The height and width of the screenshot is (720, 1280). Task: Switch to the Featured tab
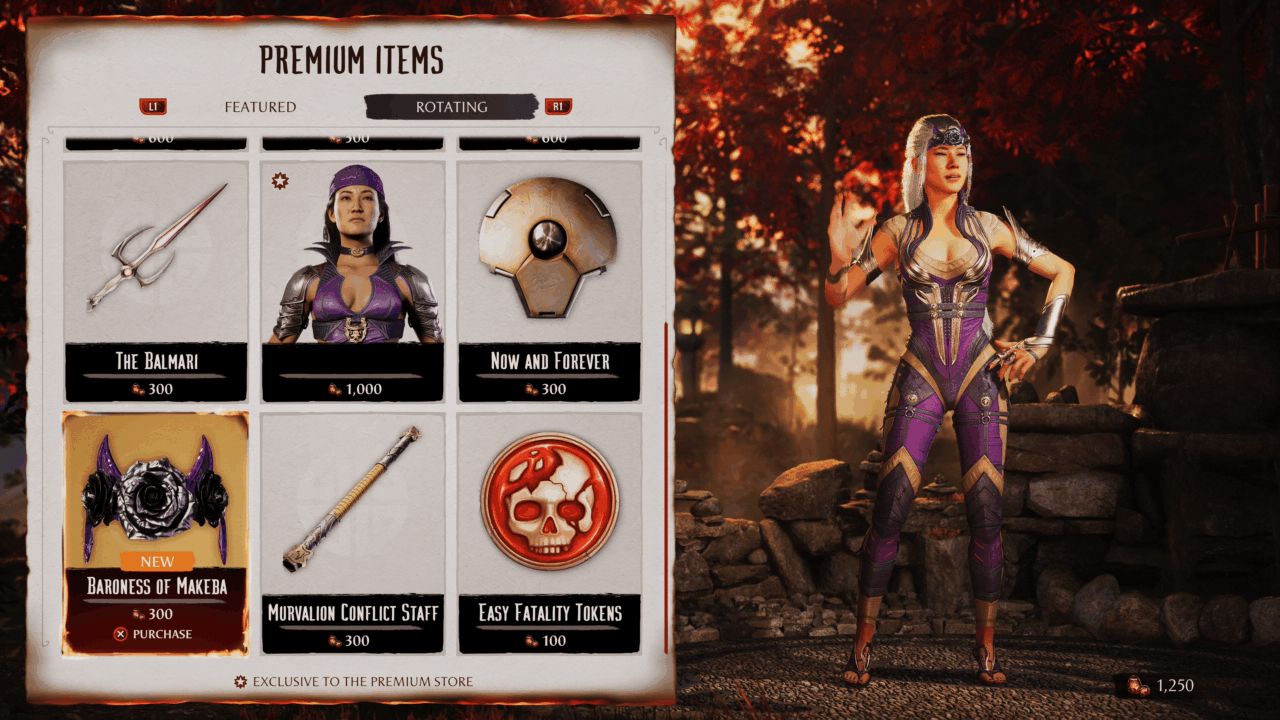pos(260,107)
